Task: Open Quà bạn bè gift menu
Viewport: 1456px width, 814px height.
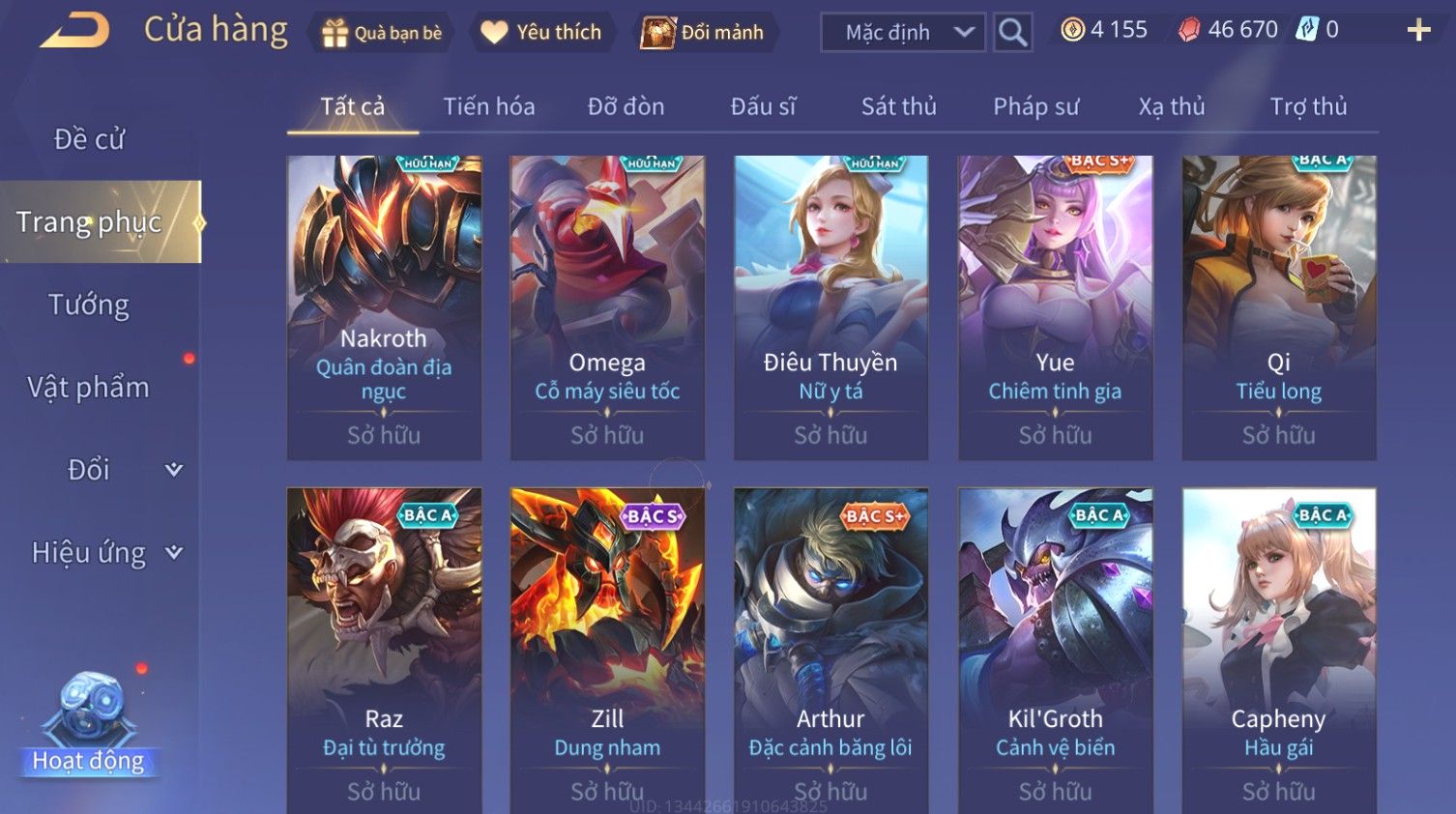Action: [381, 33]
